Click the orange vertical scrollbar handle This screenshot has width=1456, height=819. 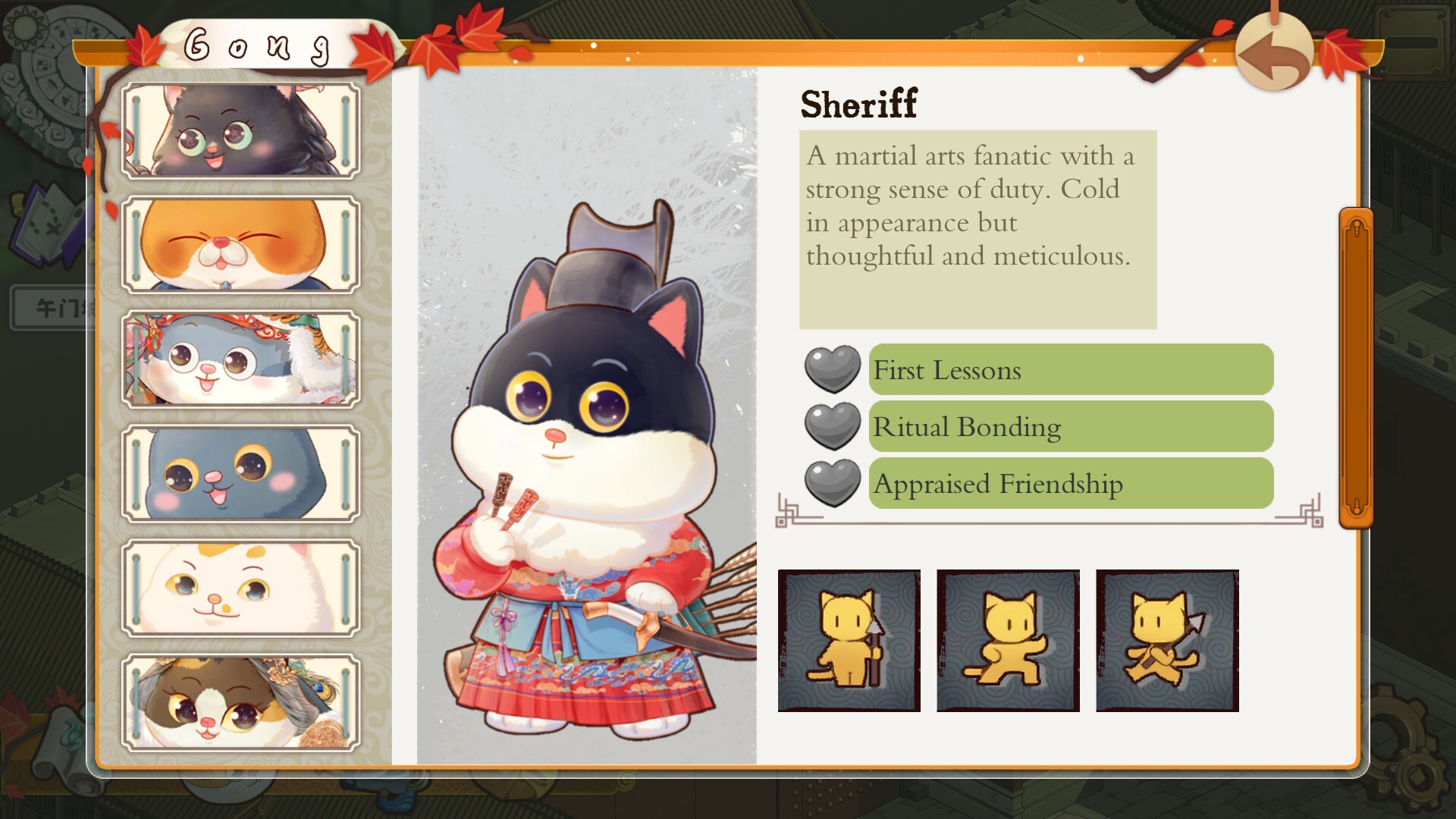pos(1356,369)
